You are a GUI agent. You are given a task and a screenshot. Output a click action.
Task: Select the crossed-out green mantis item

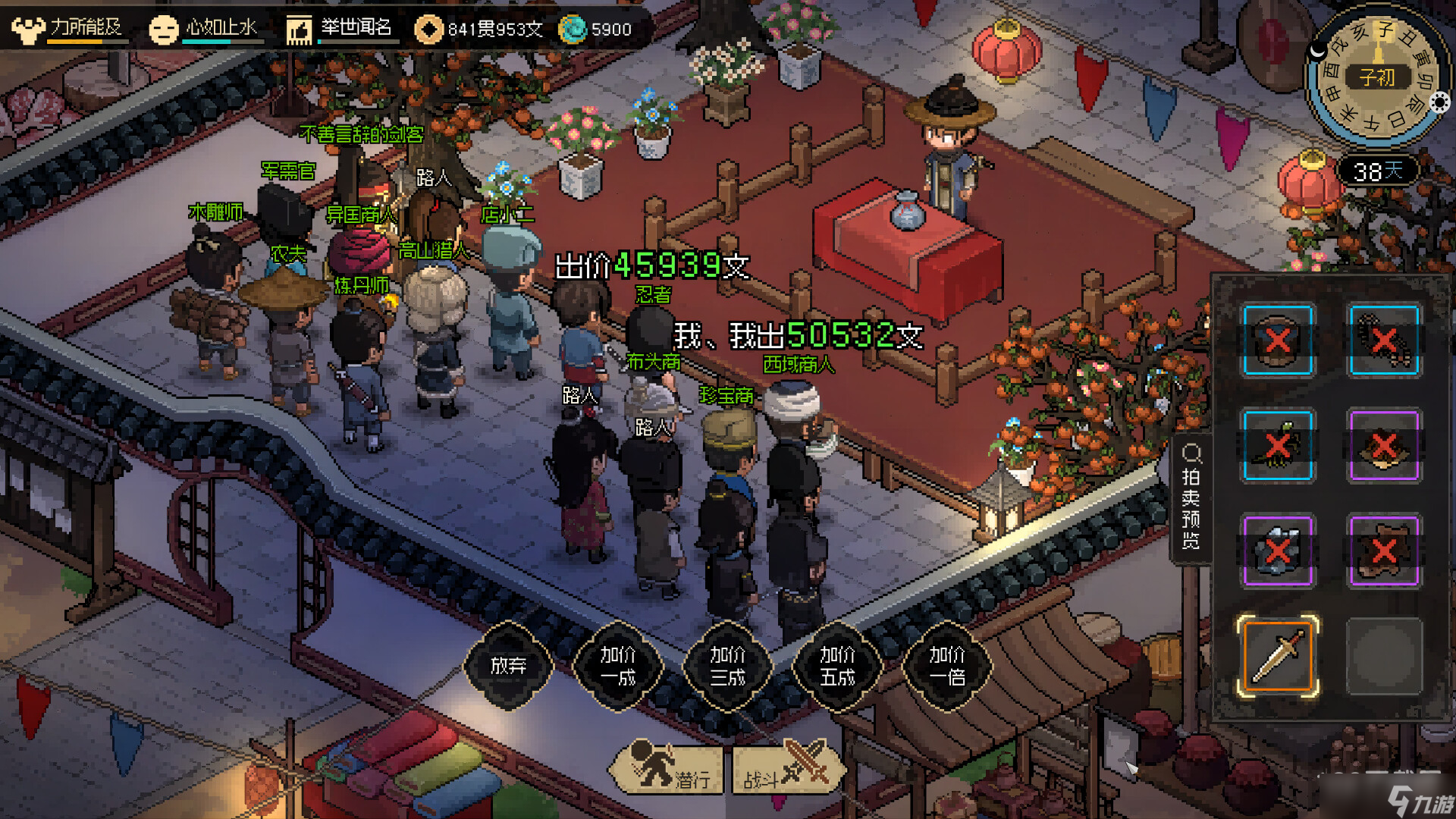pos(1278,446)
